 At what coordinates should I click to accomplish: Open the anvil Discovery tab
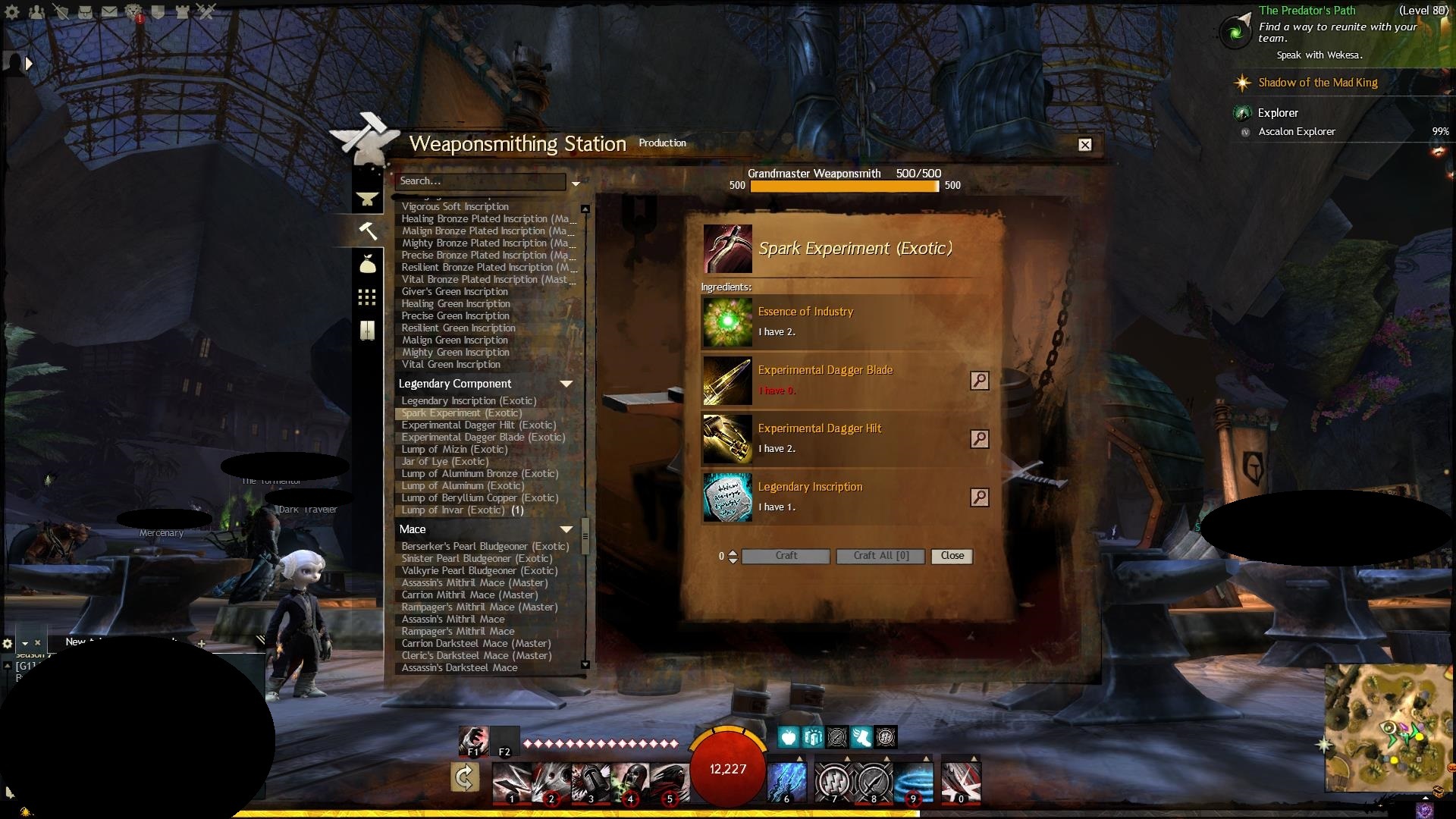click(x=368, y=199)
